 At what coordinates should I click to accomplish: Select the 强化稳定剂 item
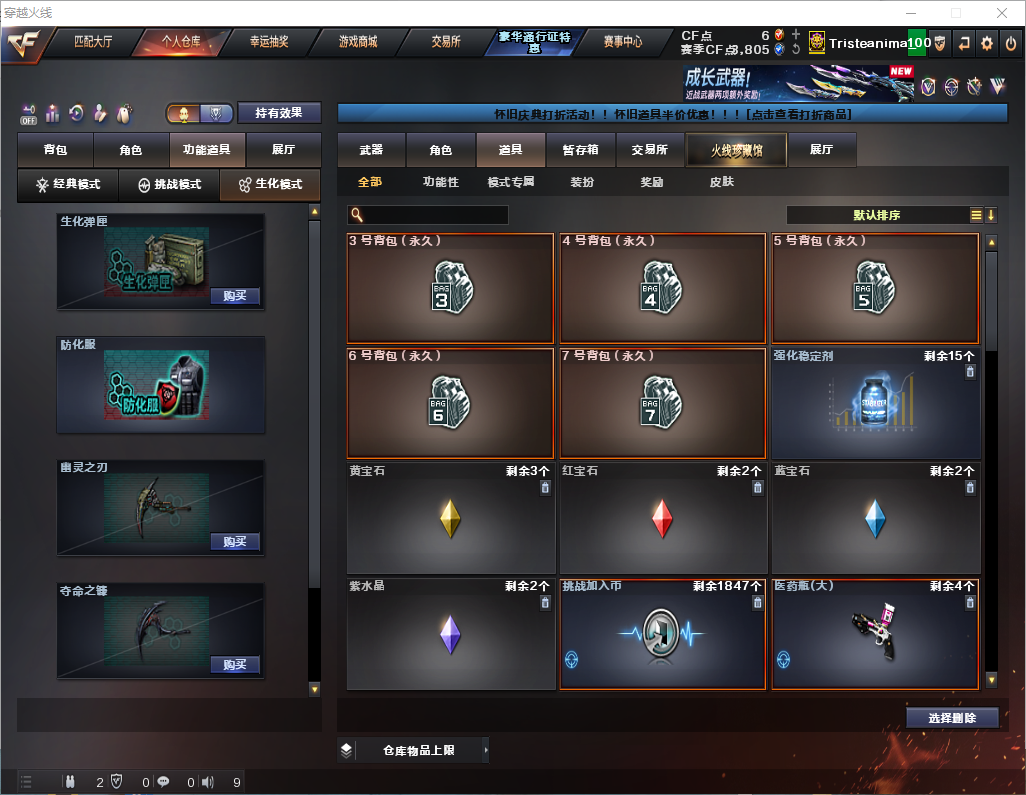[x=875, y=403]
